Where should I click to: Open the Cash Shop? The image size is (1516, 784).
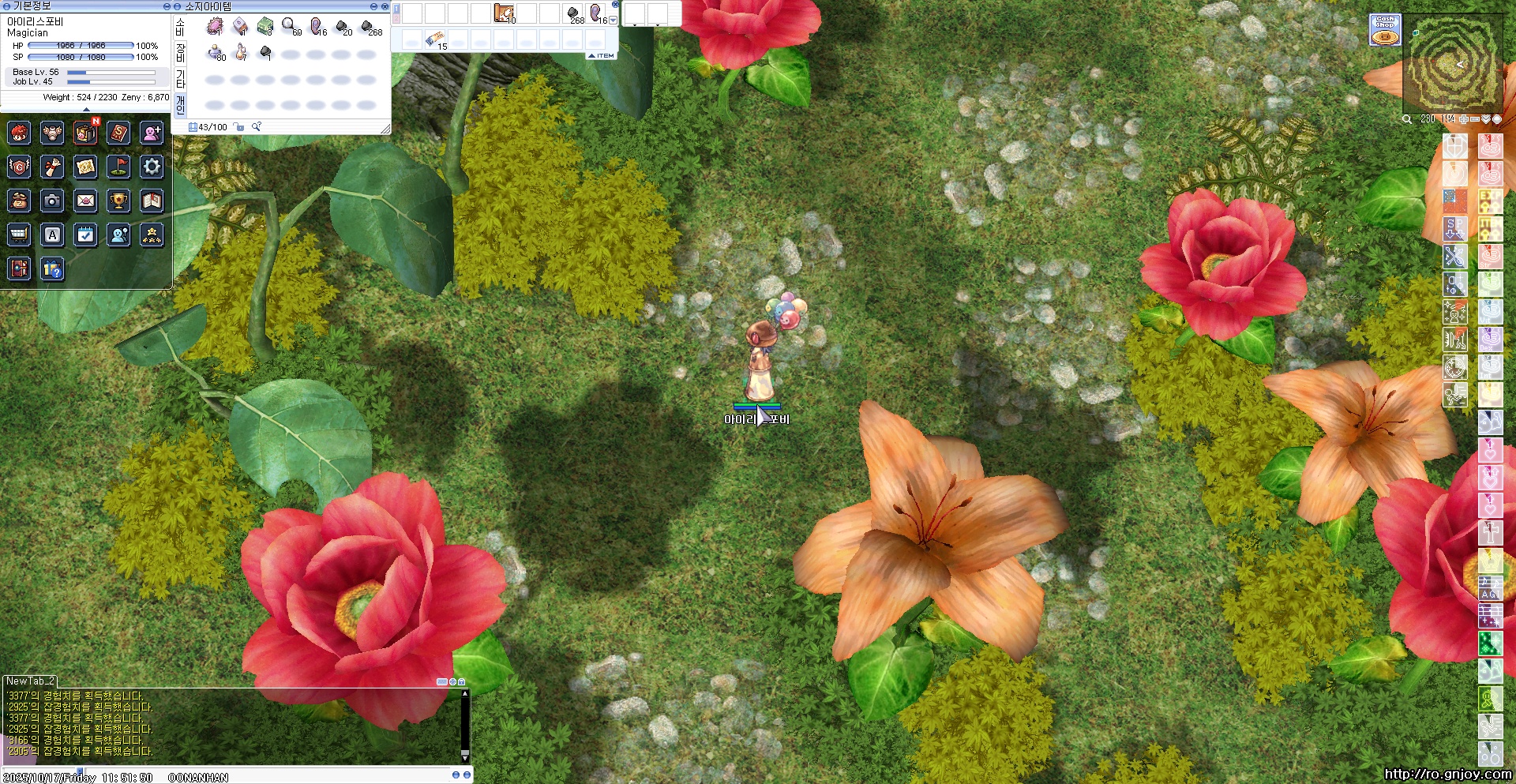[x=1385, y=30]
